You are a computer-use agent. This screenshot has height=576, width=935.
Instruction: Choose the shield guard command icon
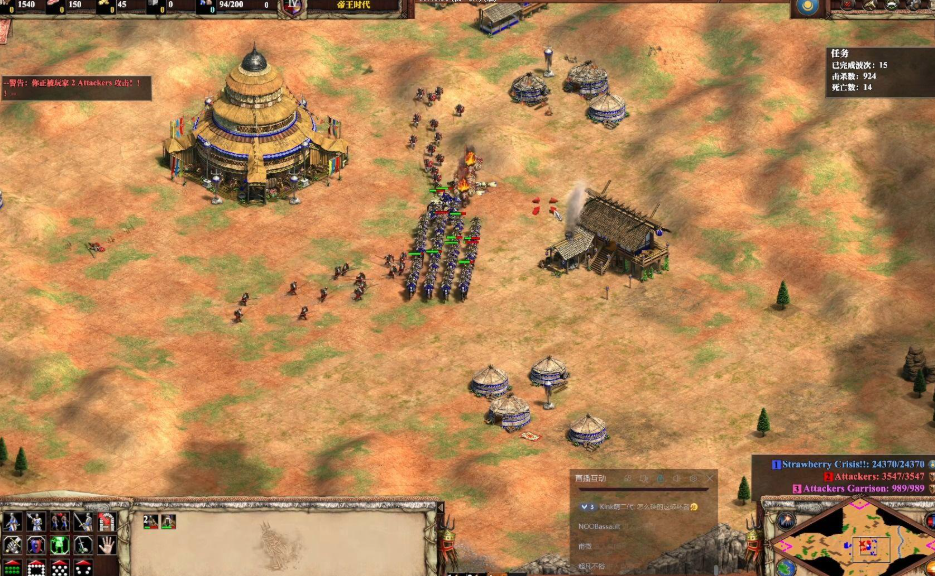pos(35,545)
